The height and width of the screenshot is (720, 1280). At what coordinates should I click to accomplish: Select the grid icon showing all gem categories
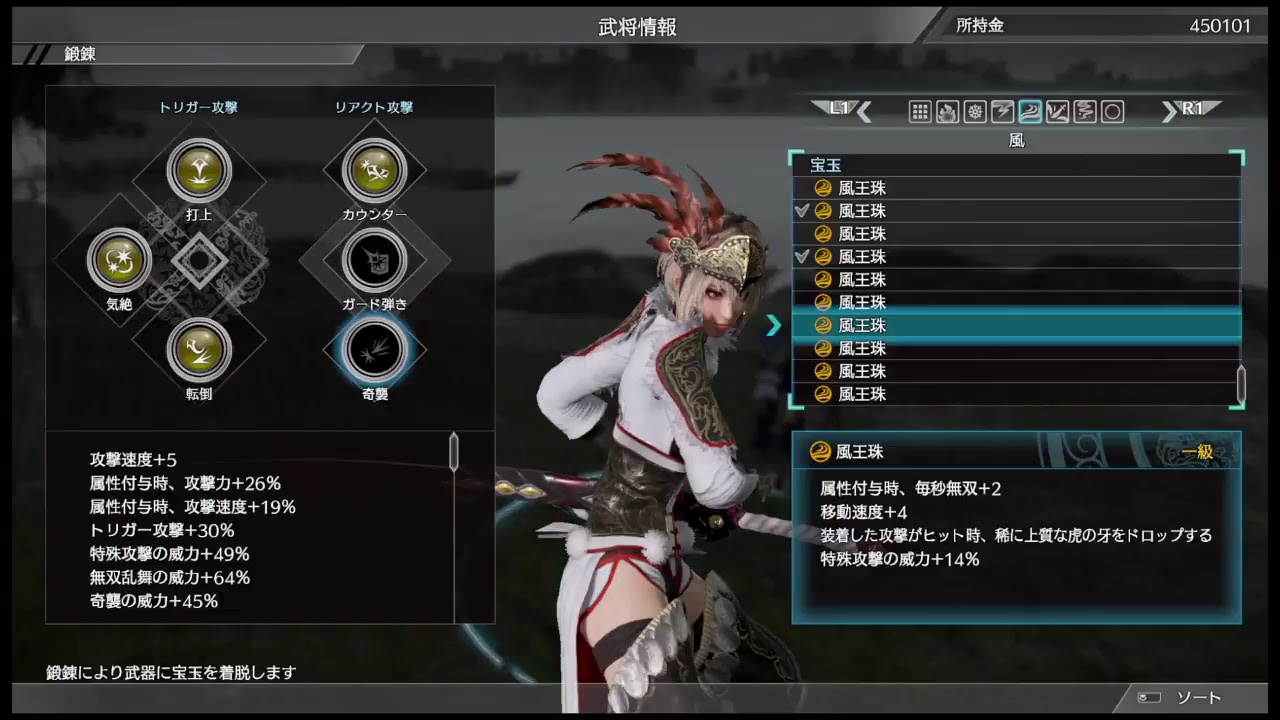pyautogui.click(x=920, y=112)
